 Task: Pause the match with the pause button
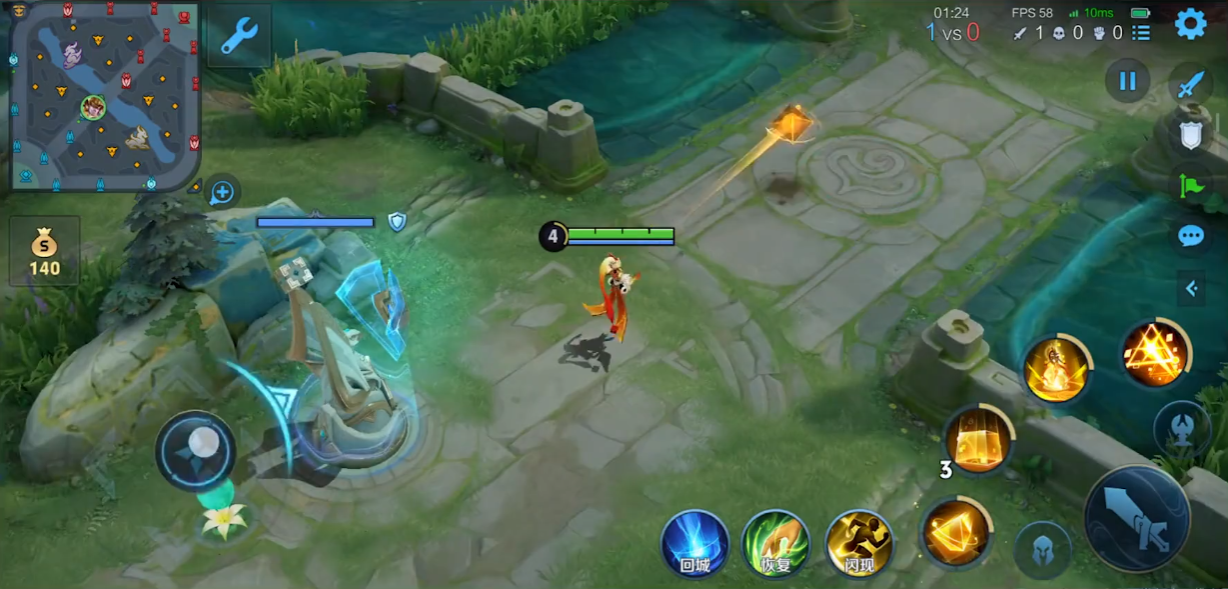point(1128,81)
